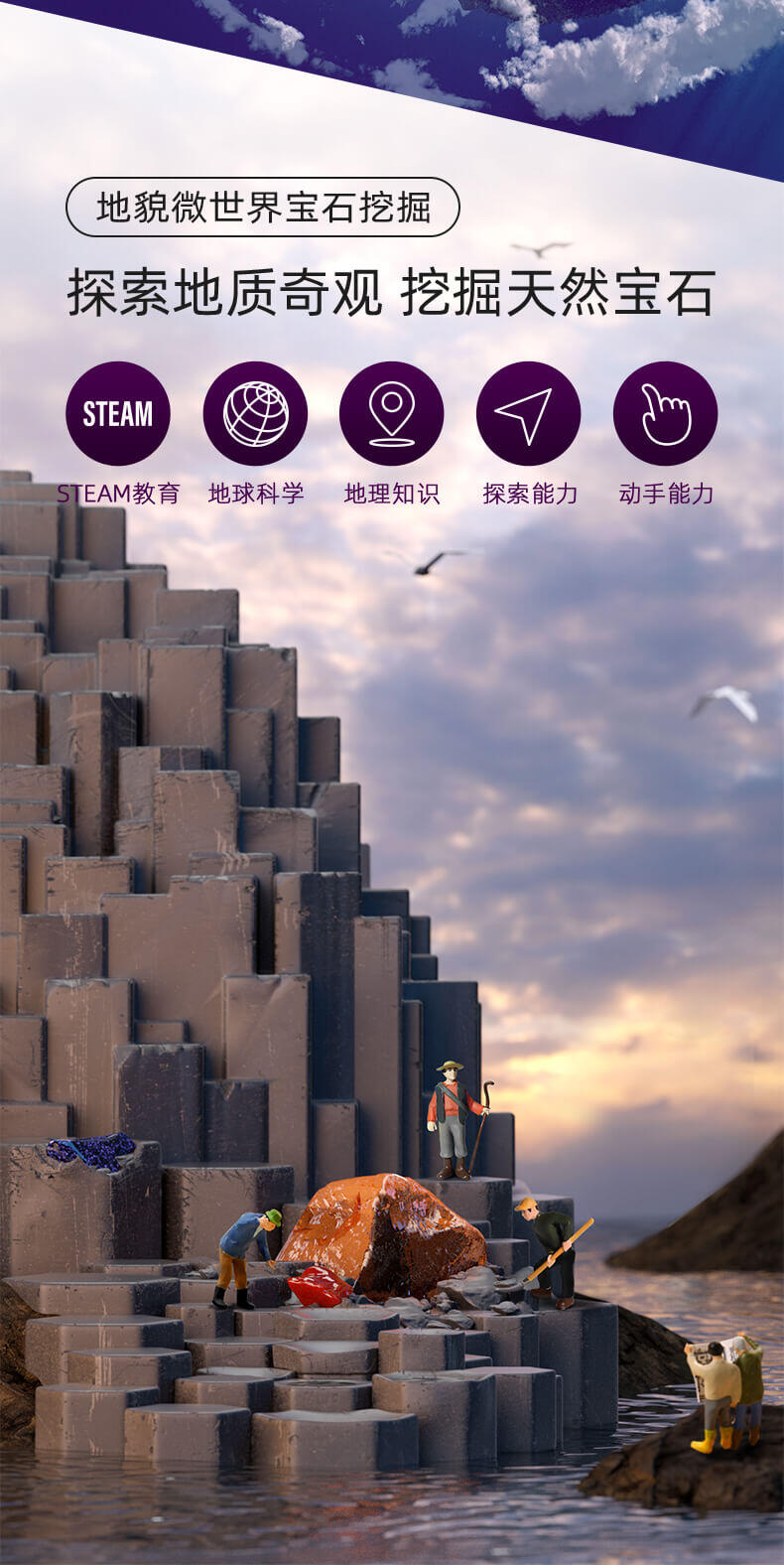
Task: Select the globe icon for 地球科学
Action: coord(255,413)
